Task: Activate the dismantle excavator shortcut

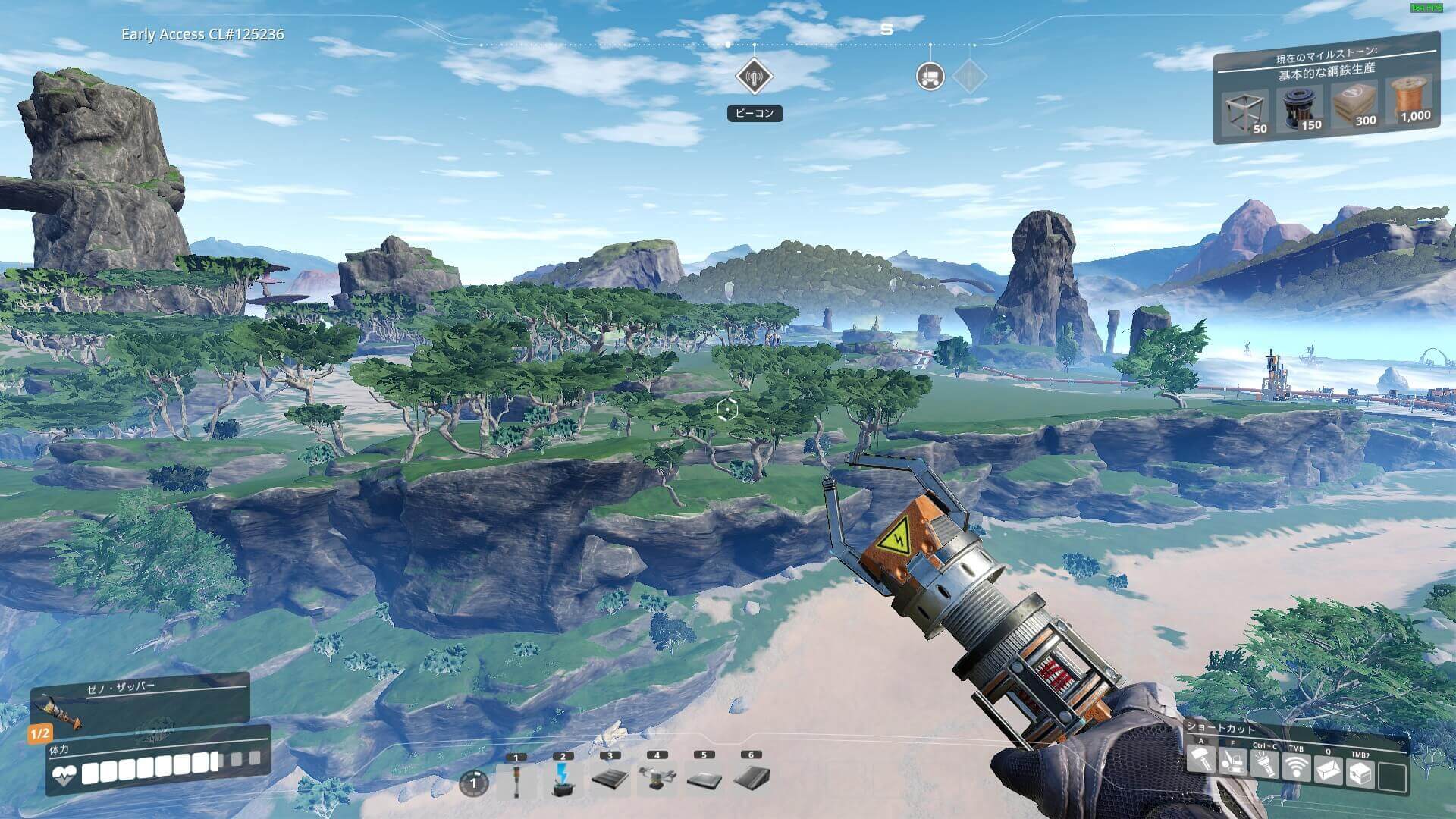Action: click(x=1232, y=762)
